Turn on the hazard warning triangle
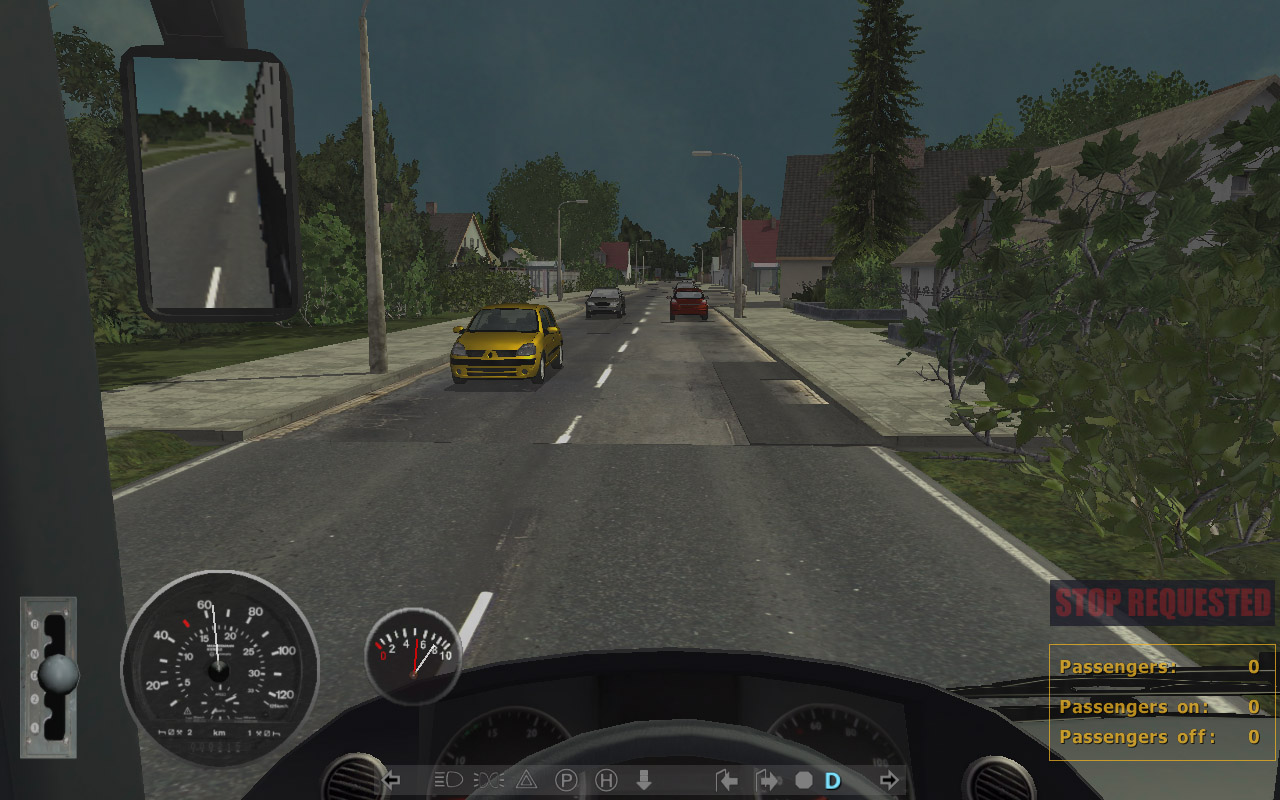Viewport: 1280px width, 800px height. click(x=526, y=780)
